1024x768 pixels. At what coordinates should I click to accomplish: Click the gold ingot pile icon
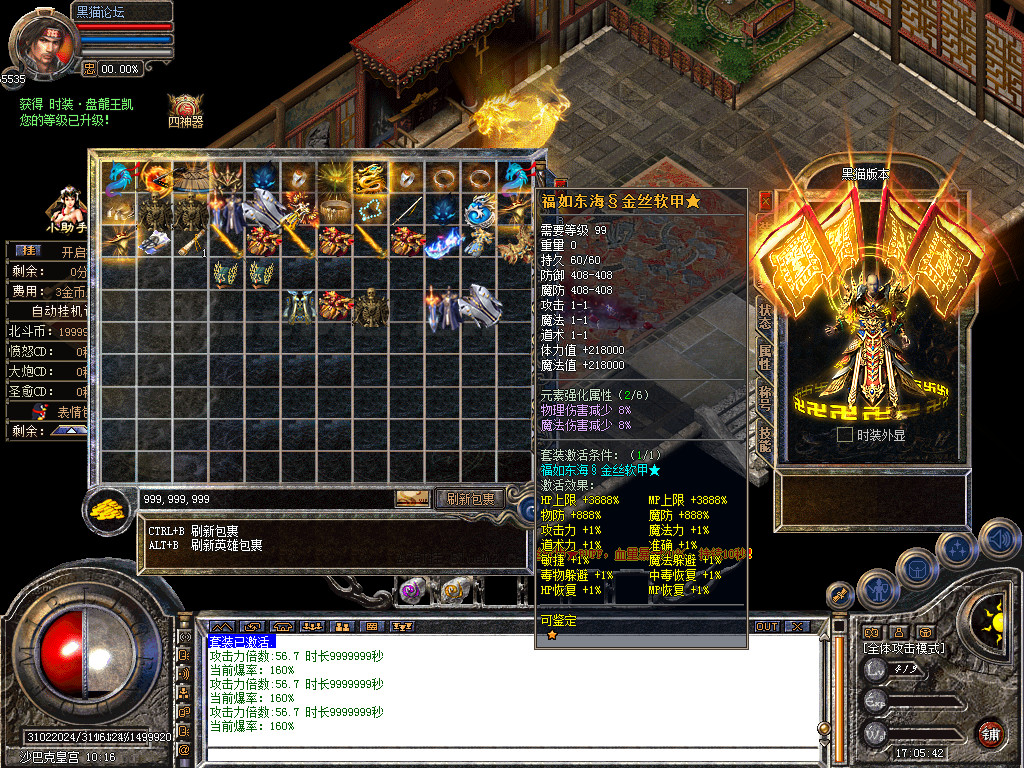[x=105, y=507]
